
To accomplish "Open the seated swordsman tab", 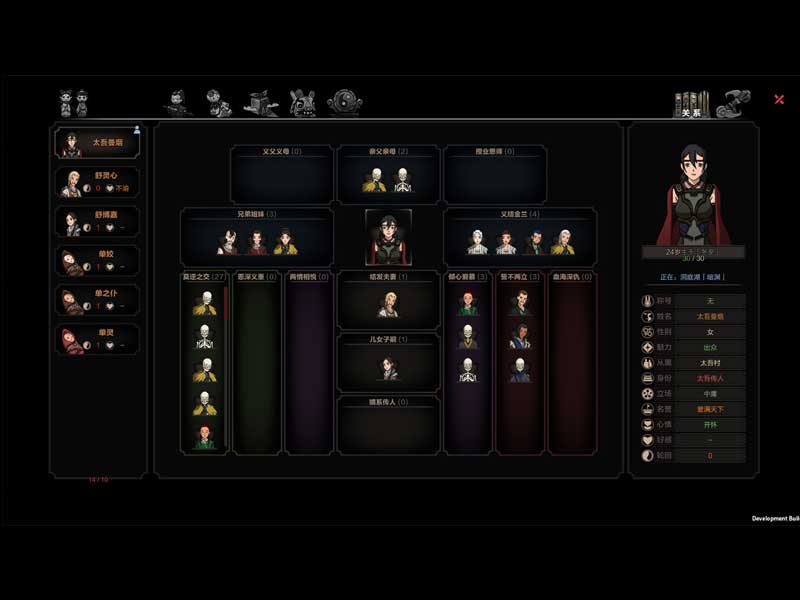I will (177, 102).
